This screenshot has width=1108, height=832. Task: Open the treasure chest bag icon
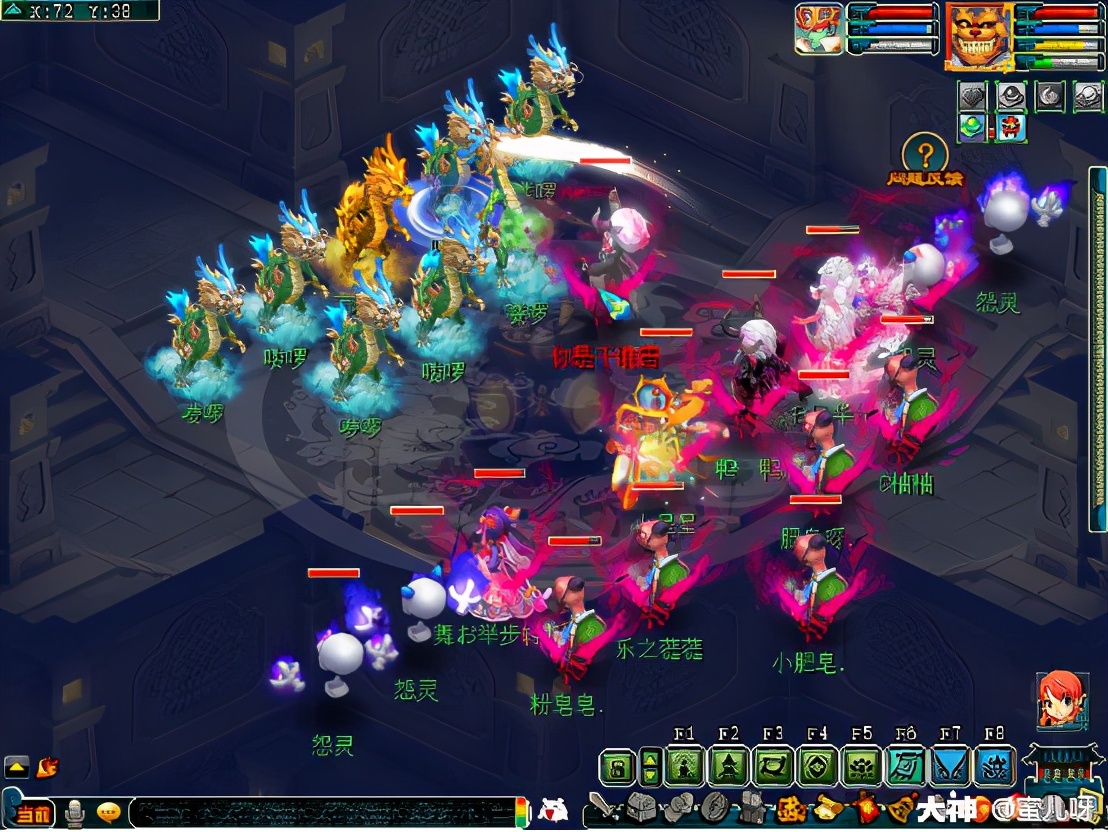640,808
